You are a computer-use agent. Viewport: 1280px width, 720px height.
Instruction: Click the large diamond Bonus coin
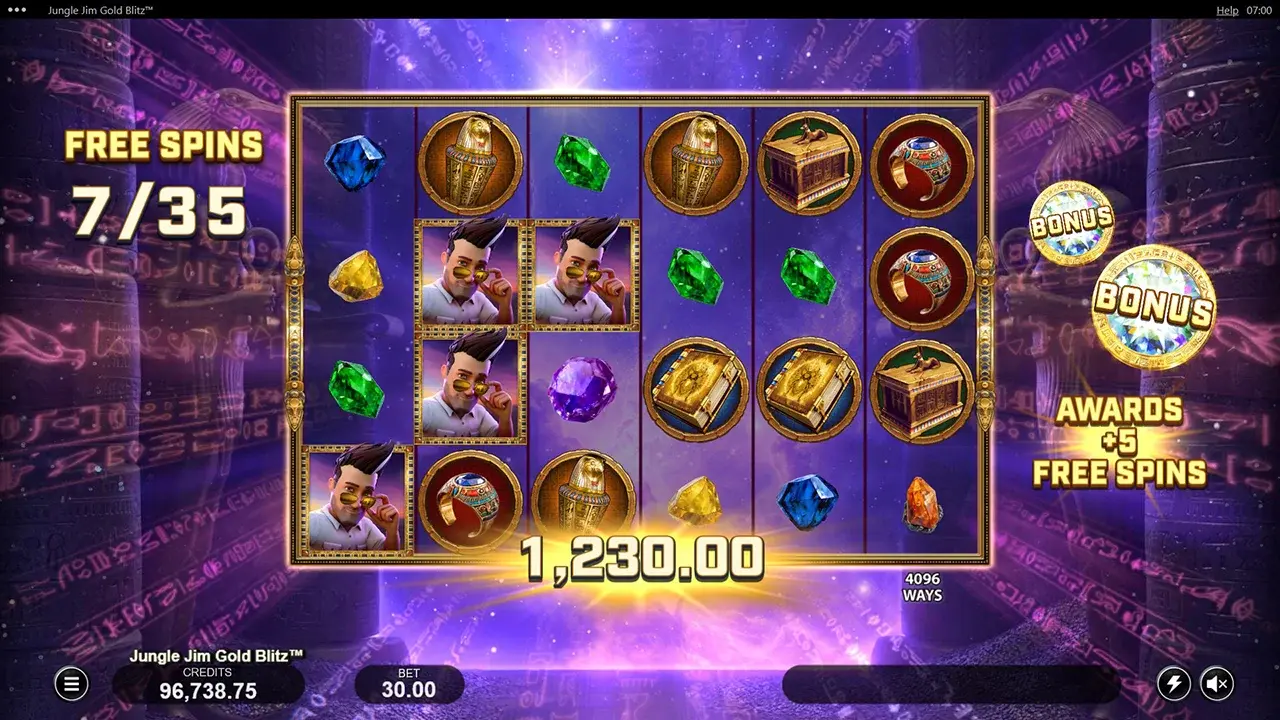[x=1150, y=305]
